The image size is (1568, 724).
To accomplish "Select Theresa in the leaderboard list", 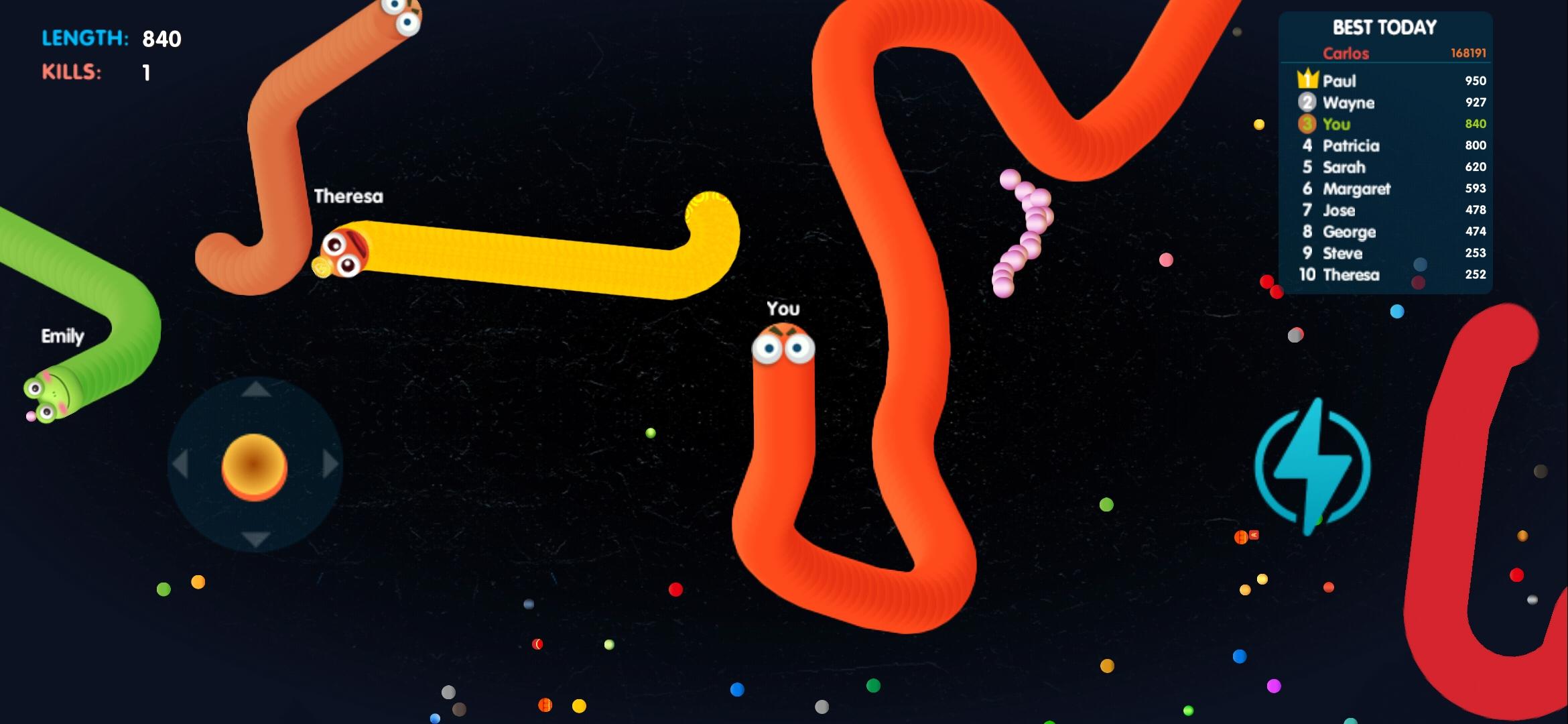I will pos(1350,275).
